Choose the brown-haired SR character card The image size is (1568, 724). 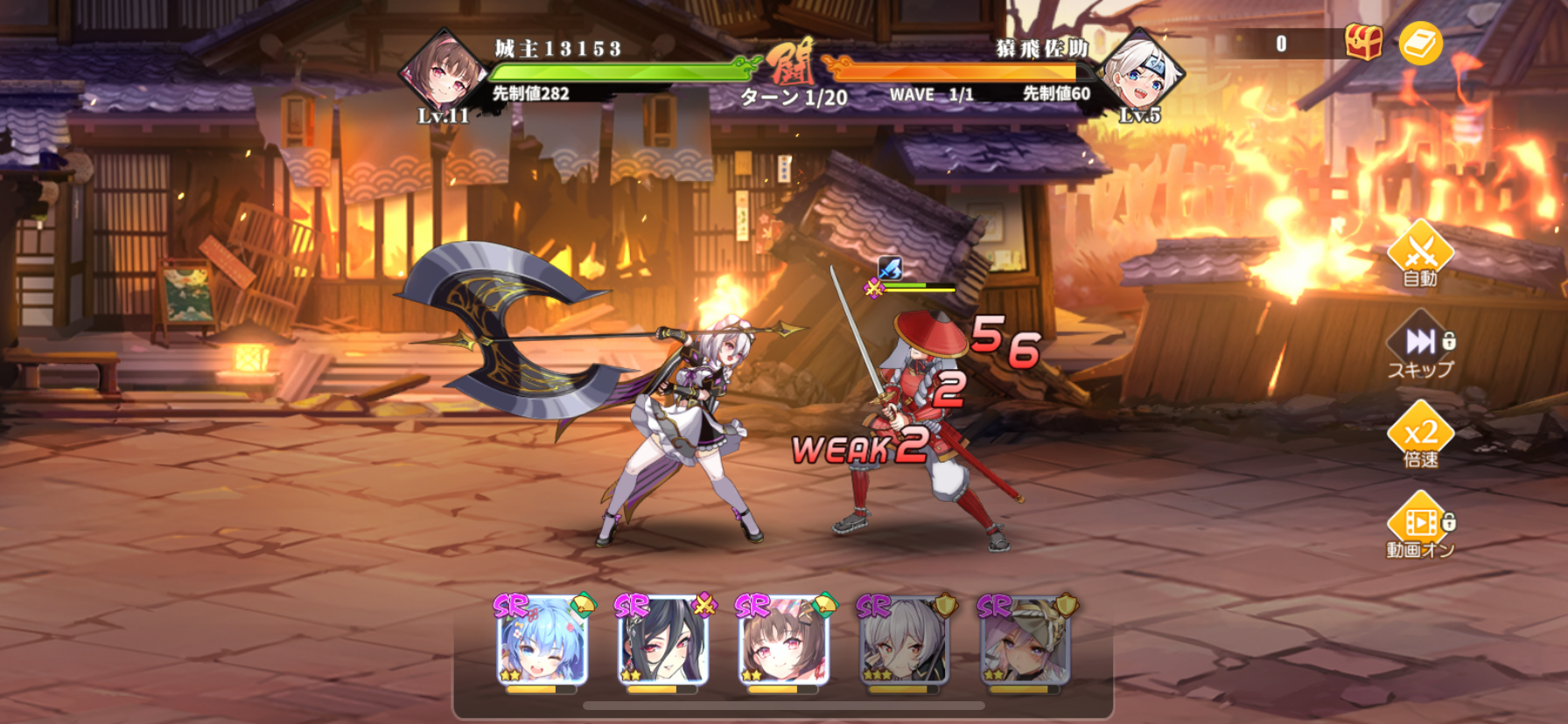click(x=783, y=642)
